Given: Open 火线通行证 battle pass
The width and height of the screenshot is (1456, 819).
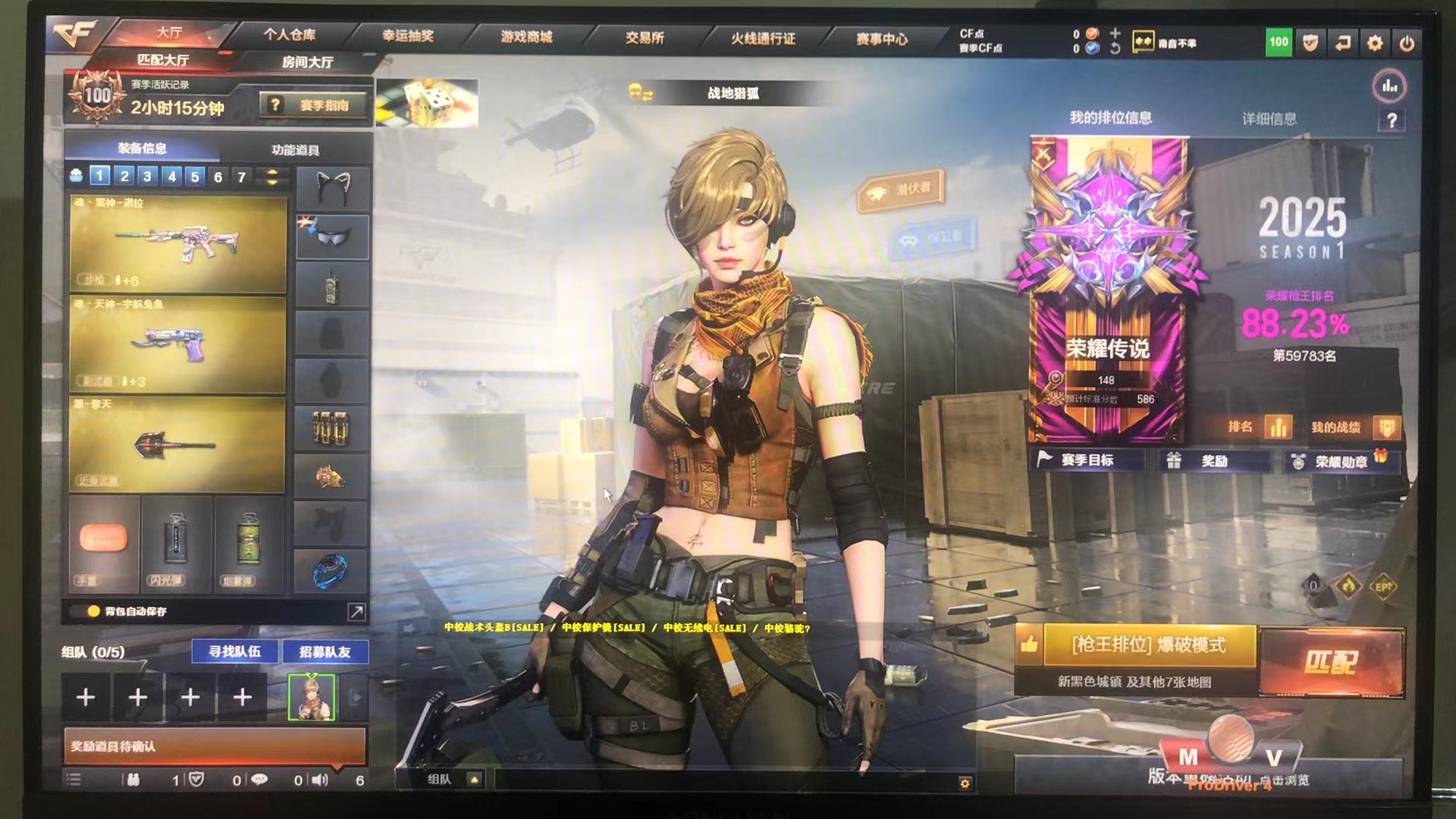Looking at the screenshot, I should (763, 38).
